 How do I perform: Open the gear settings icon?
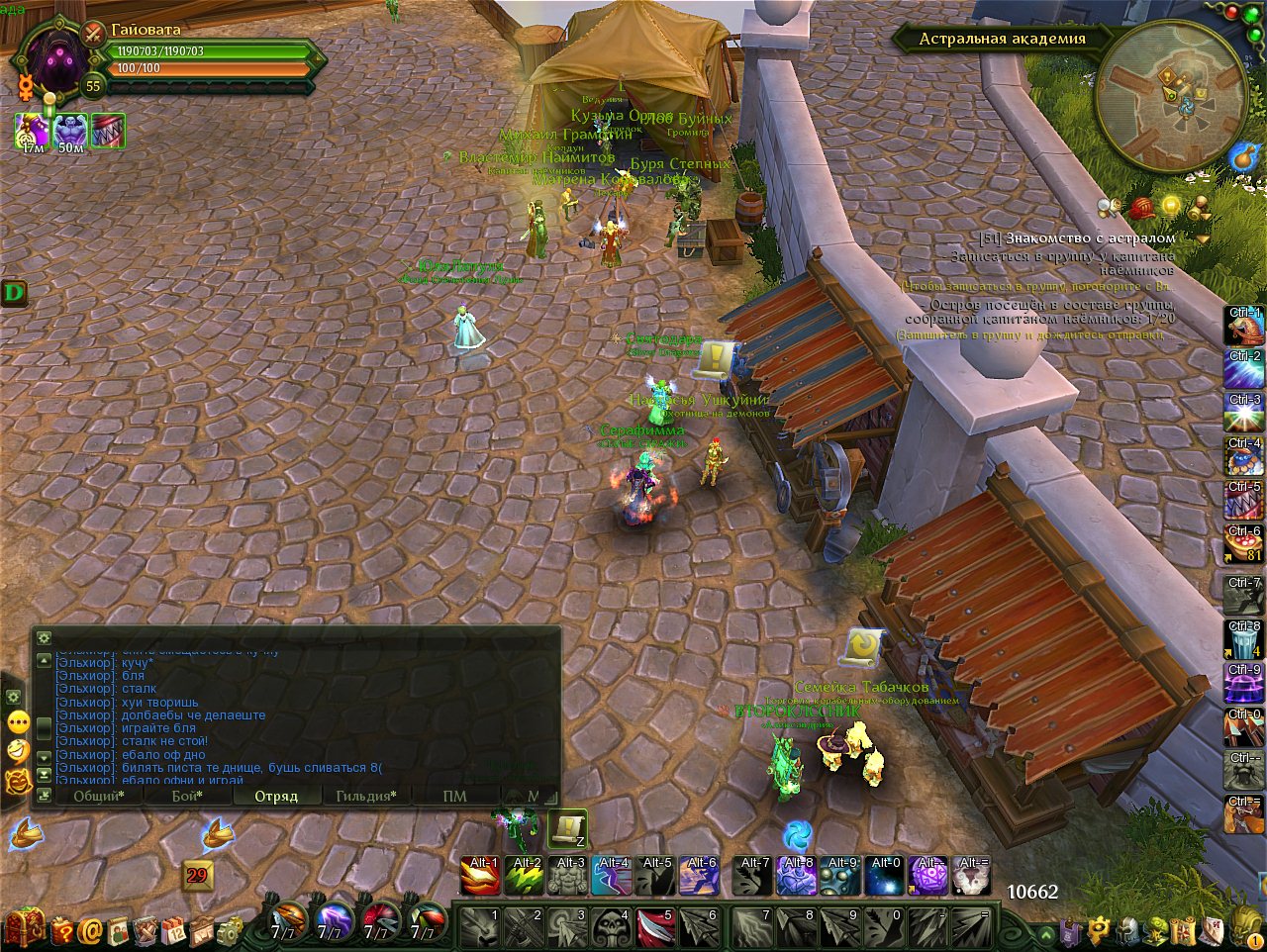(229, 930)
